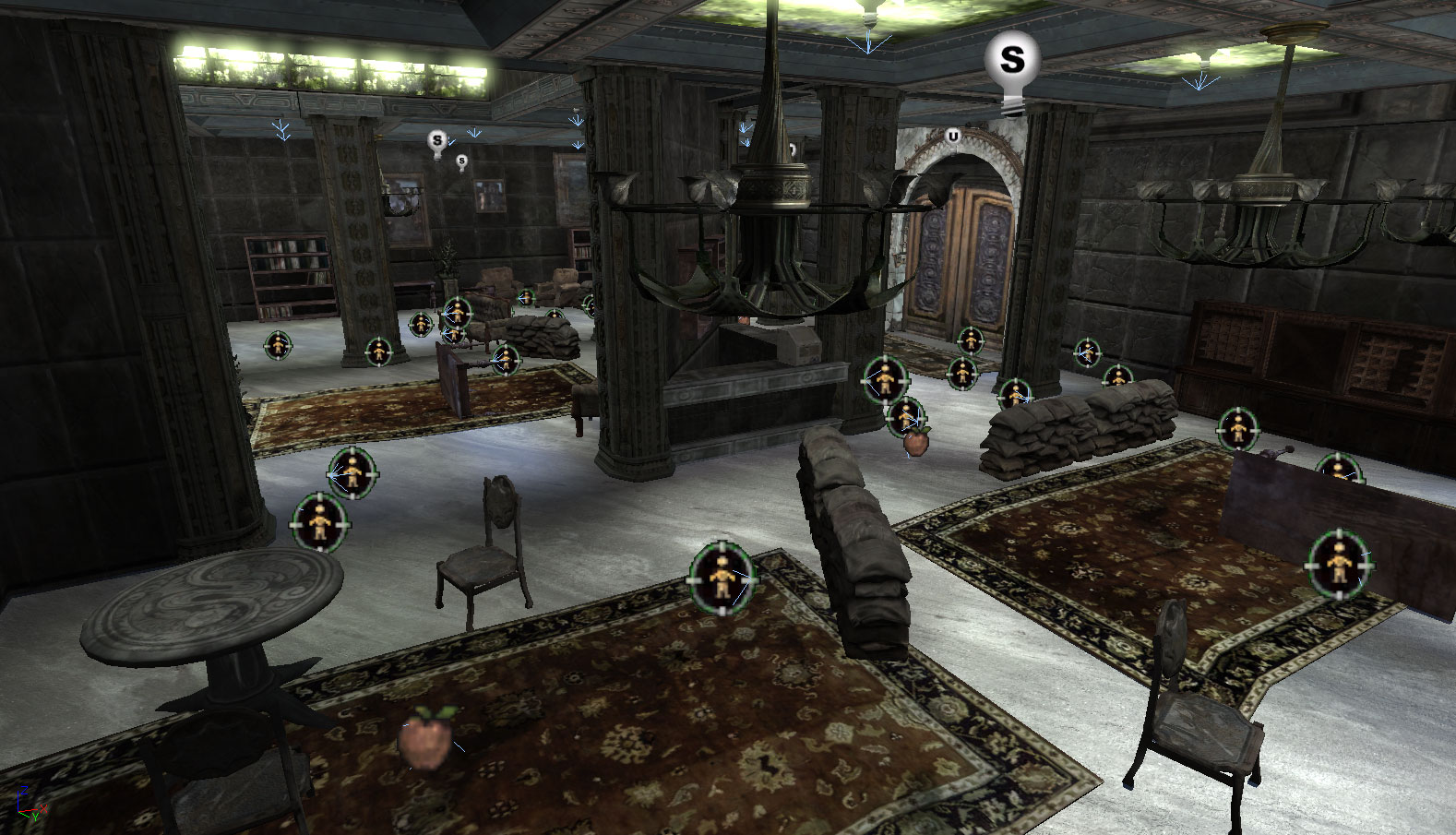The image size is (1456, 835).
Task: Pick the apple node icon on the foreground rug
Action: click(424, 737)
